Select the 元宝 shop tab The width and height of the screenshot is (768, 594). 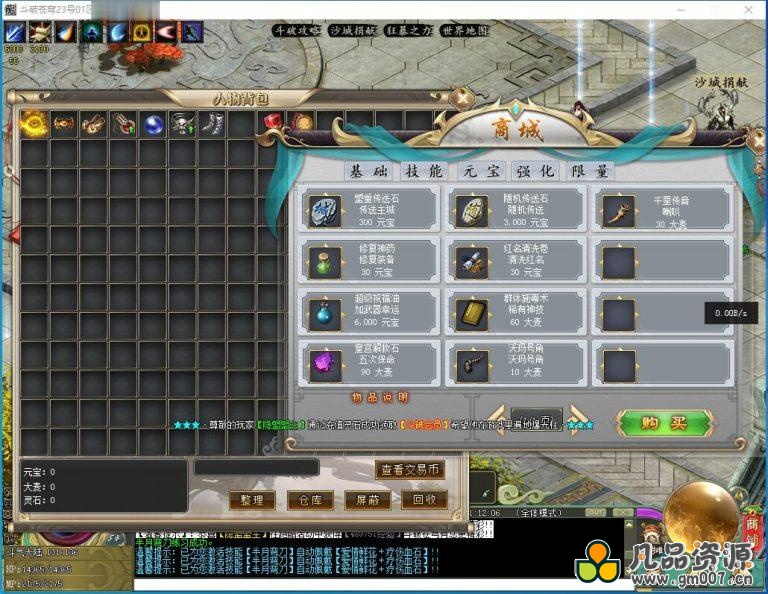[480, 171]
